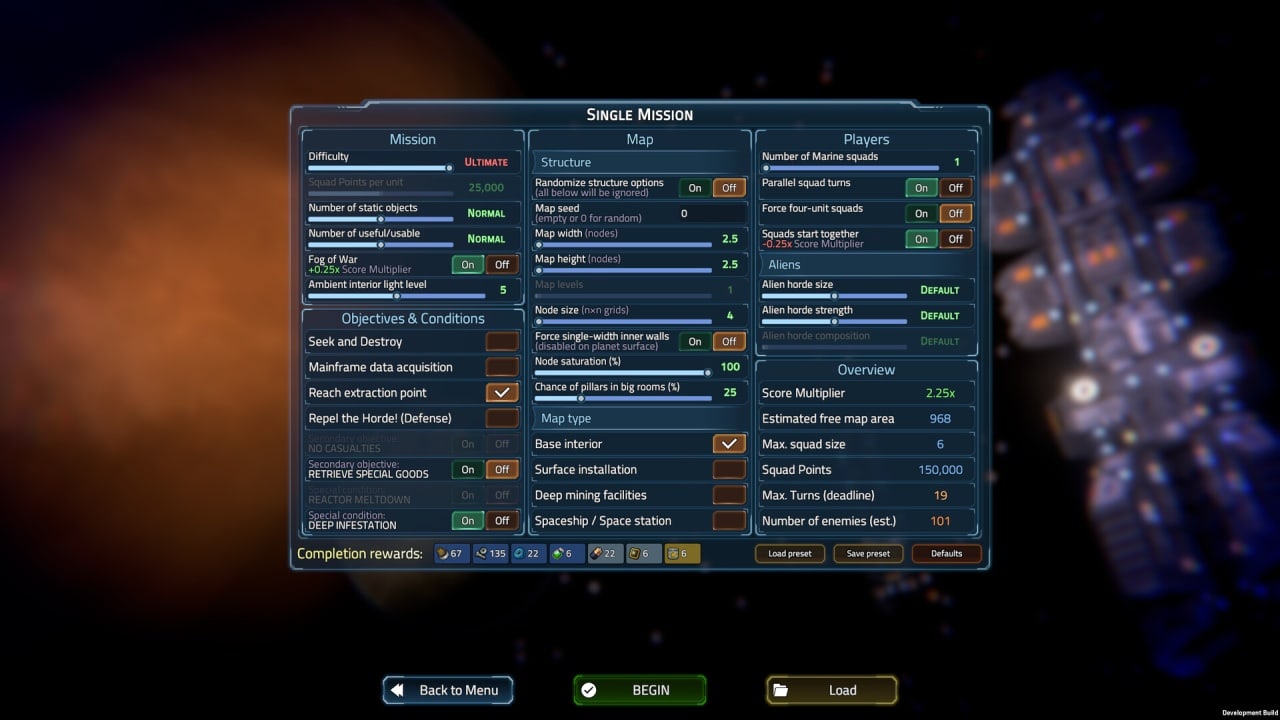The width and height of the screenshot is (1280, 720).
Task: Click the Load preset button
Action: [x=789, y=553]
